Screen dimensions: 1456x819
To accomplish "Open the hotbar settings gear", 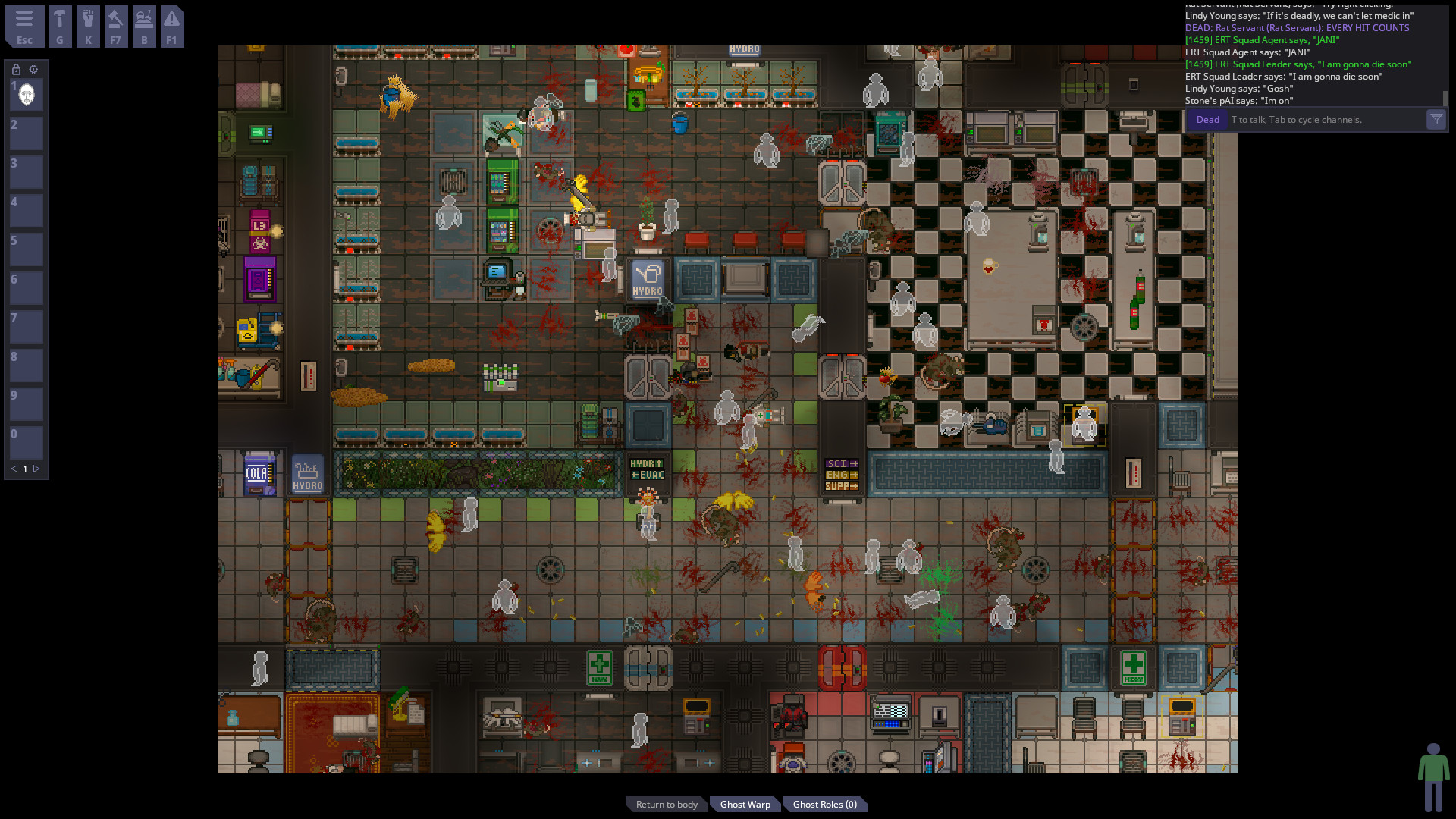I will [x=33, y=69].
